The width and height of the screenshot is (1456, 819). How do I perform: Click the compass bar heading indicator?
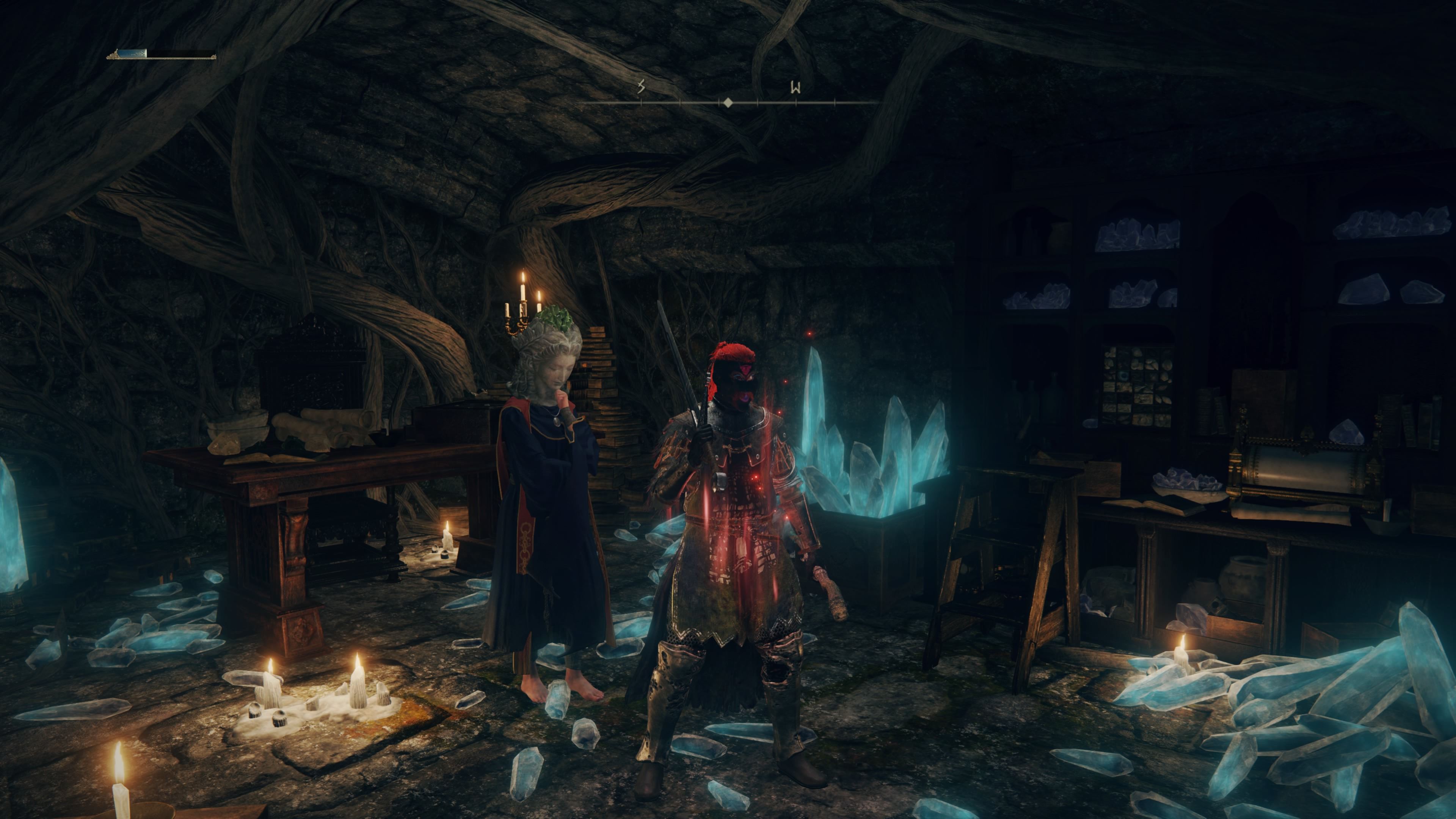click(x=728, y=103)
